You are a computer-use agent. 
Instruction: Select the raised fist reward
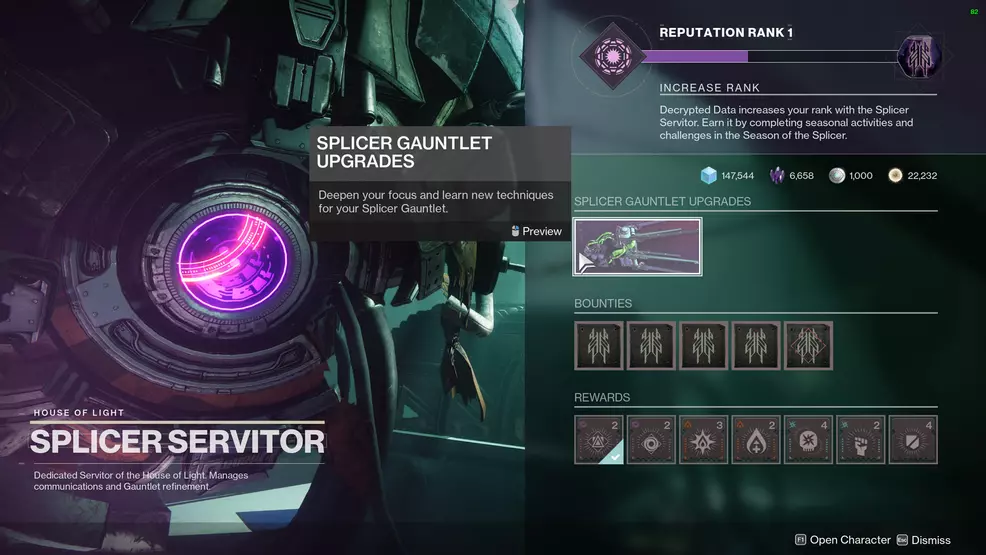(x=860, y=440)
